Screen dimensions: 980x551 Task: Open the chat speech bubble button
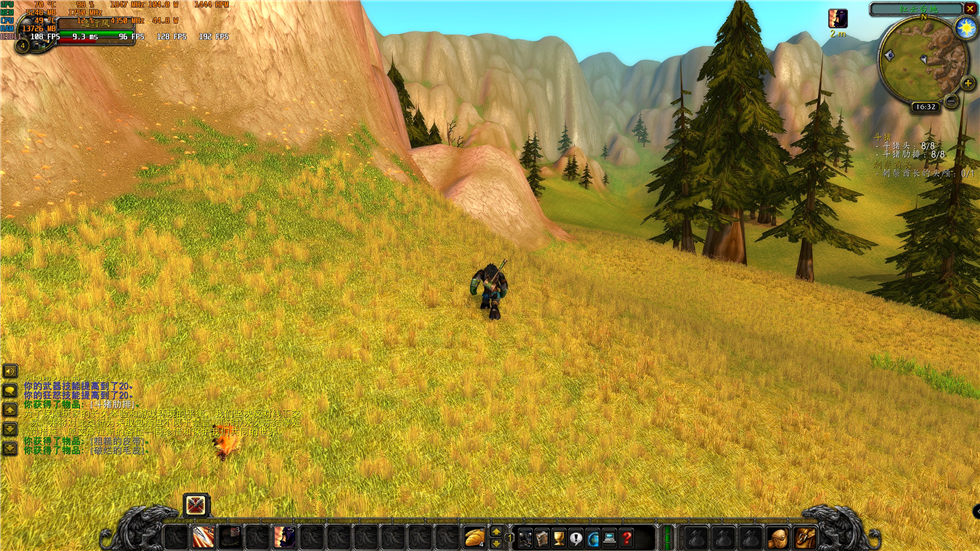[x=10, y=390]
